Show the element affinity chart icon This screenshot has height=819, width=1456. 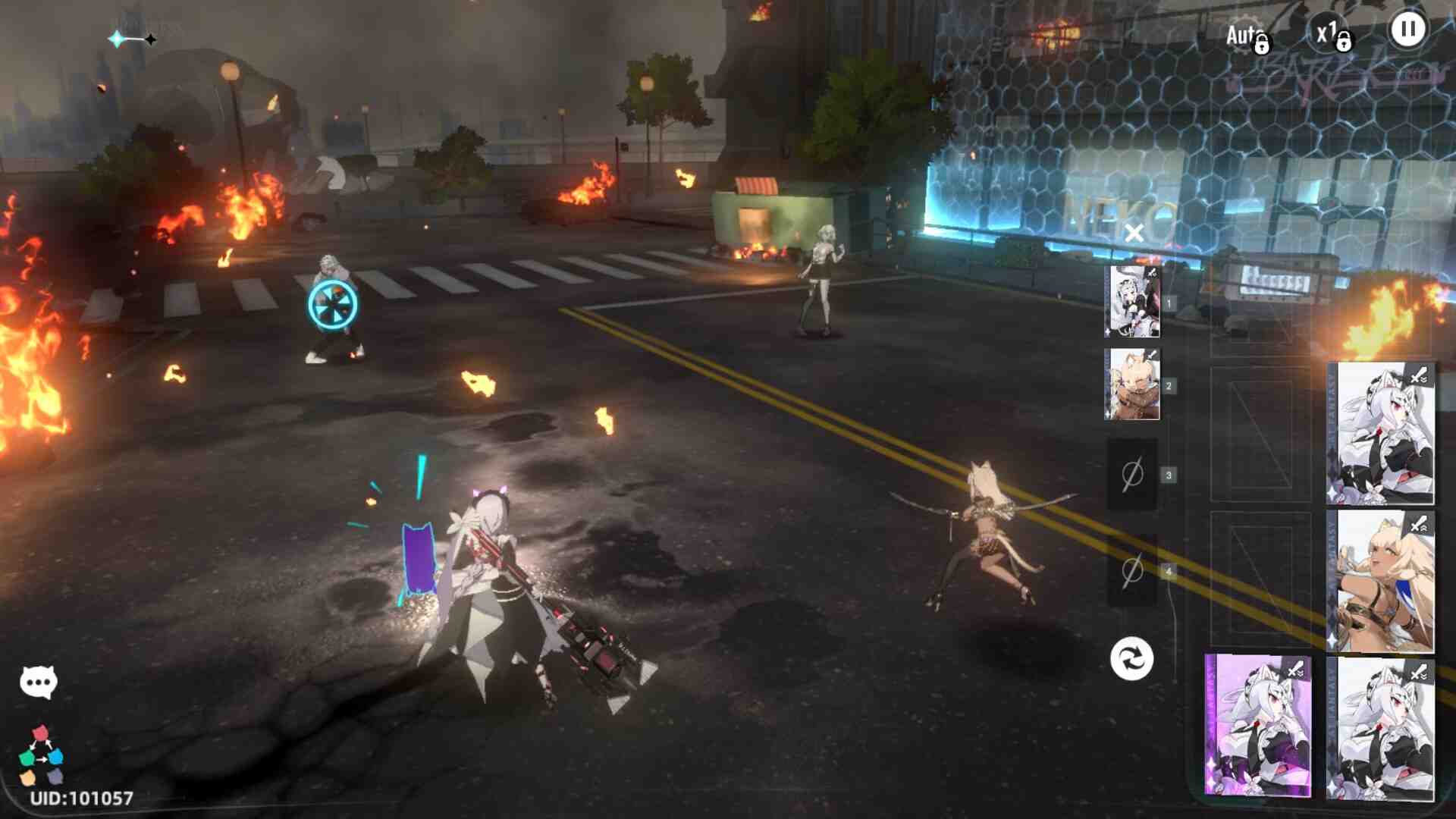tap(41, 755)
